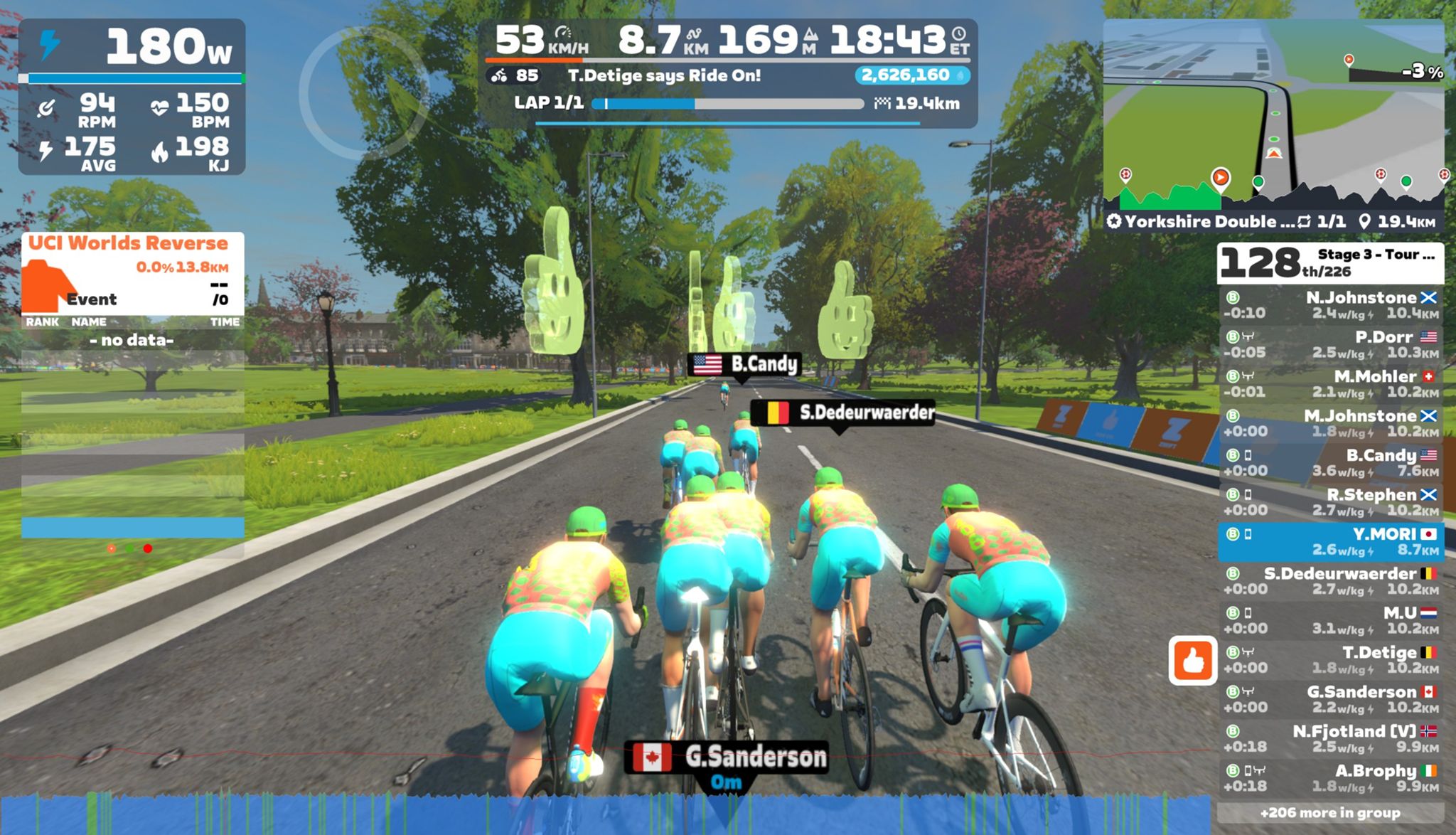Select N.Johnstone in the nearby riders list
Image resolution: width=1456 pixels, height=835 pixels.
[x=1330, y=305]
